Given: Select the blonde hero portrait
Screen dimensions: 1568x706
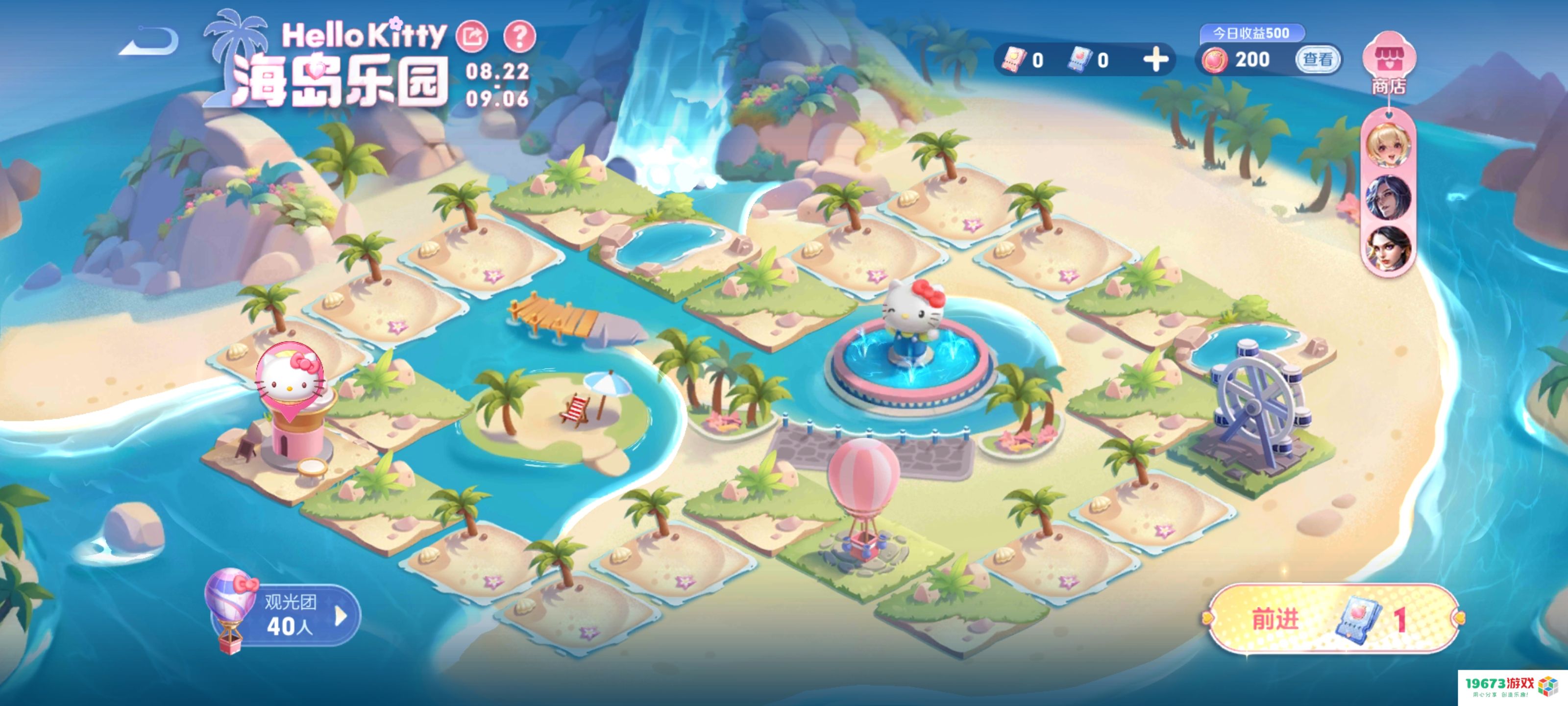Looking at the screenshot, I should [1388, 145].
